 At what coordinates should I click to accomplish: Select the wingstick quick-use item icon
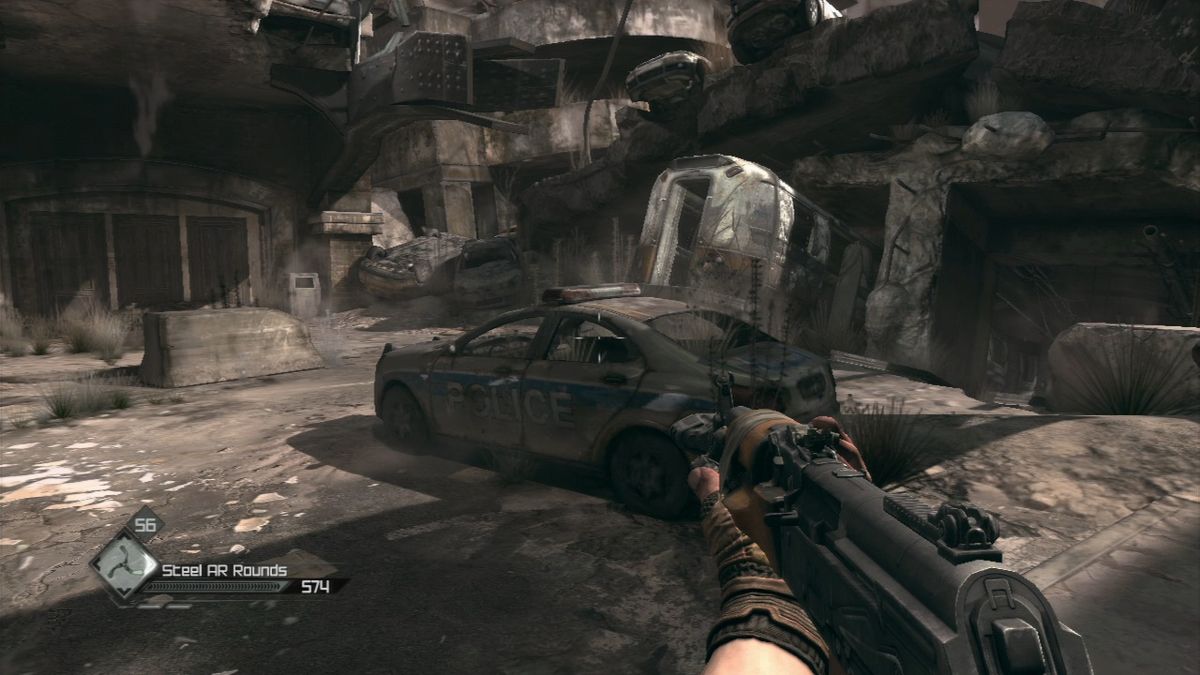(123, 567)
